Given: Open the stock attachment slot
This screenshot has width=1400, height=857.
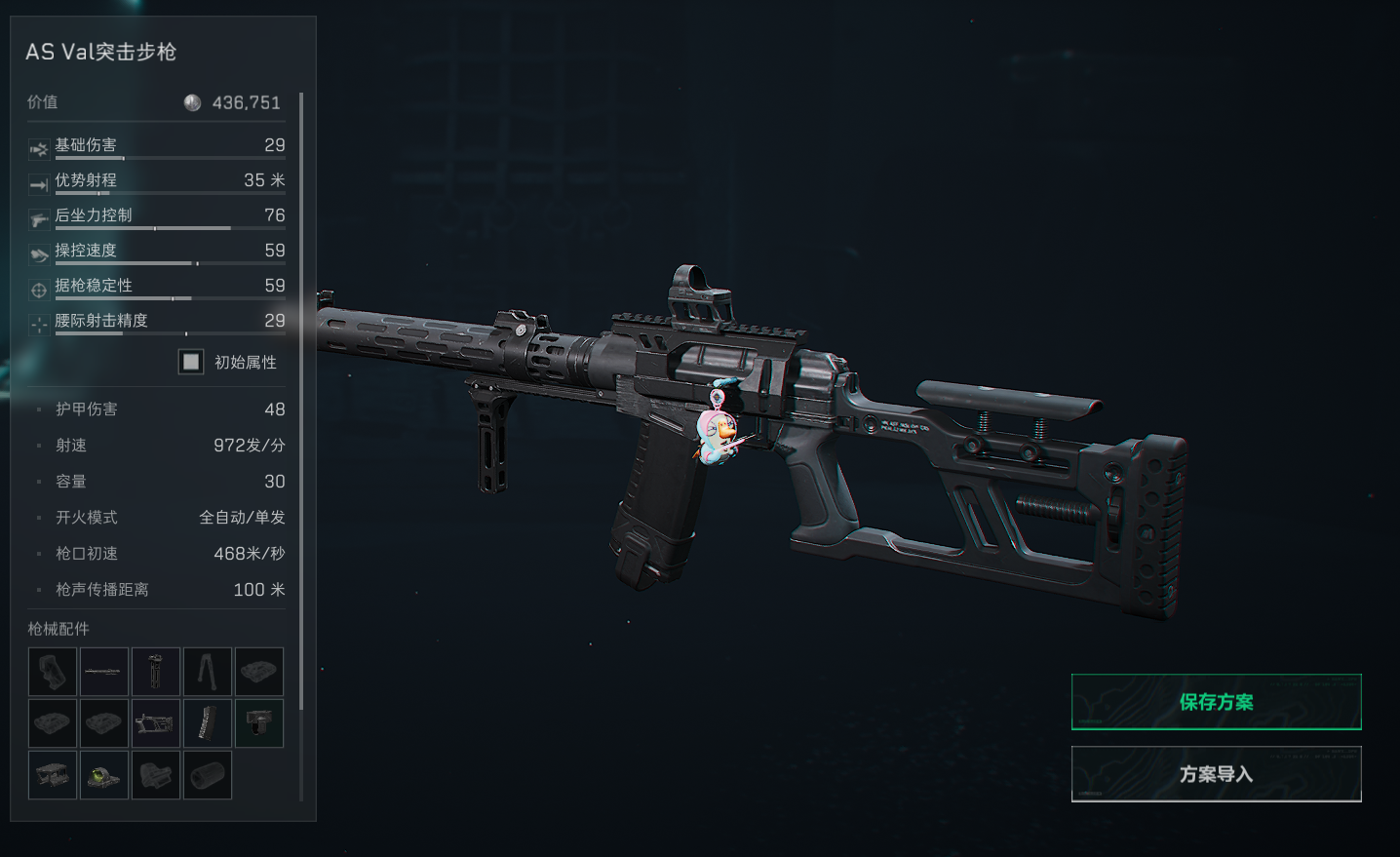Looking at the screenshot, I should [x=156, y=723].
